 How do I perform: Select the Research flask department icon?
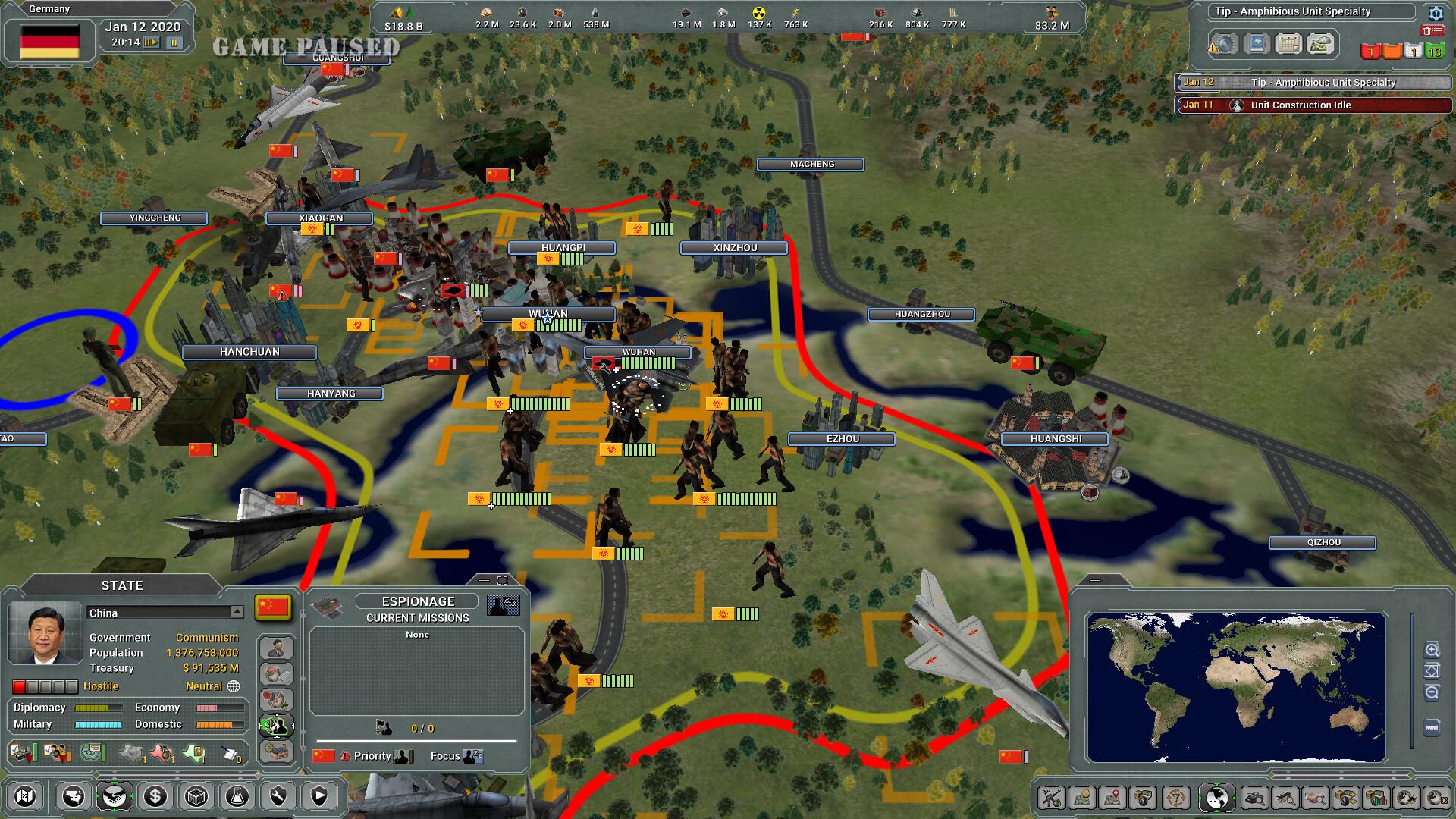click(238, 796)
